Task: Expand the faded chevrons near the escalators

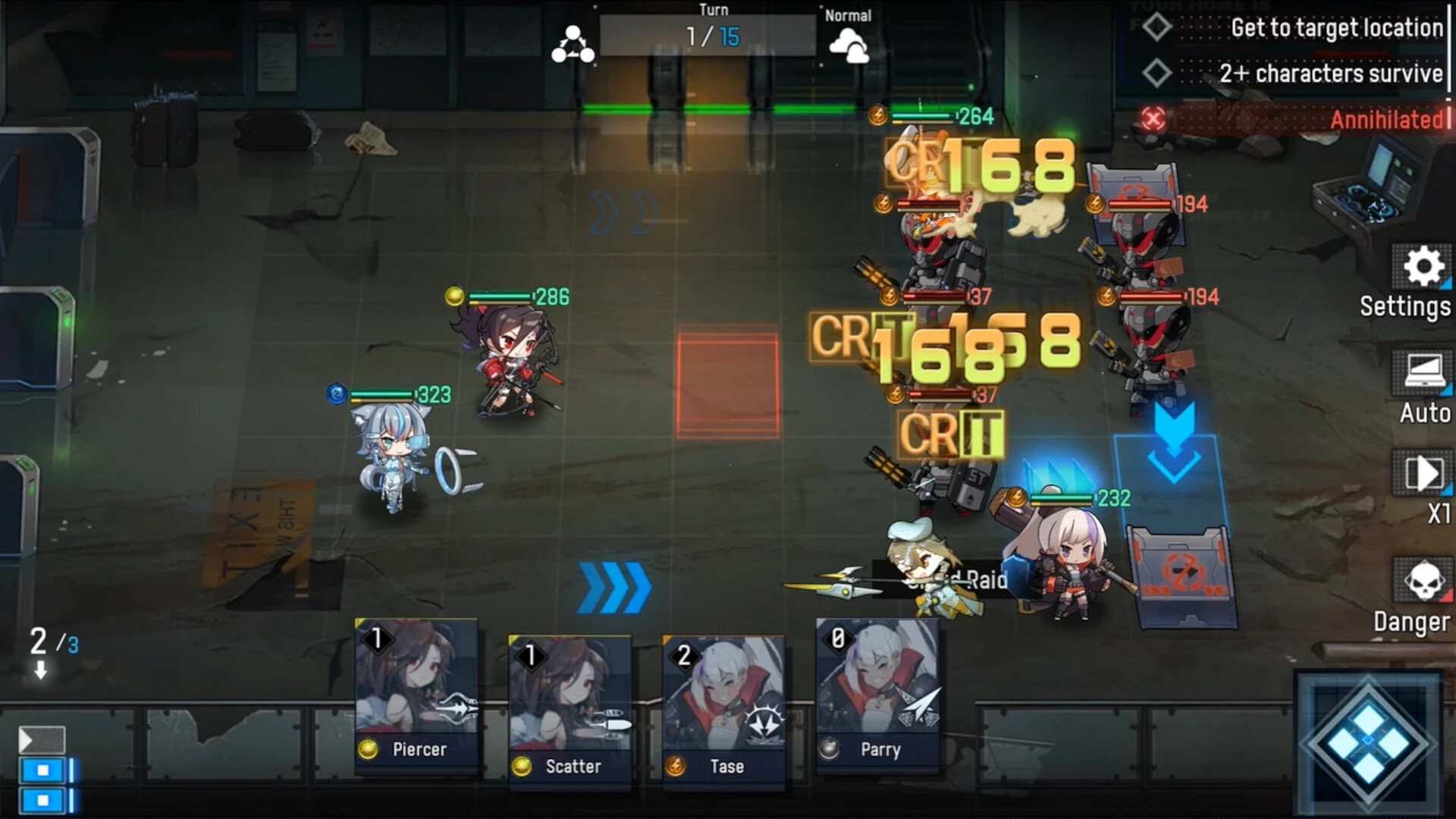Action: click(x=626, y=210)
